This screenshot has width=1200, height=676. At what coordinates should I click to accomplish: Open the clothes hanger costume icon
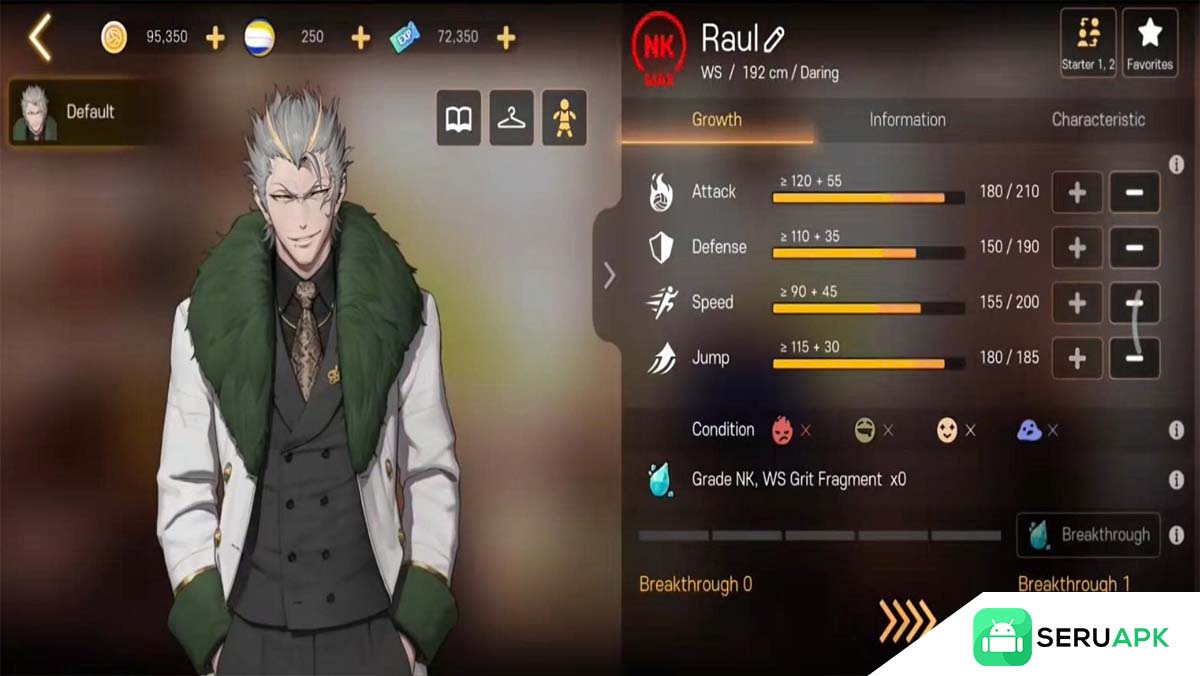coord(511,119)
